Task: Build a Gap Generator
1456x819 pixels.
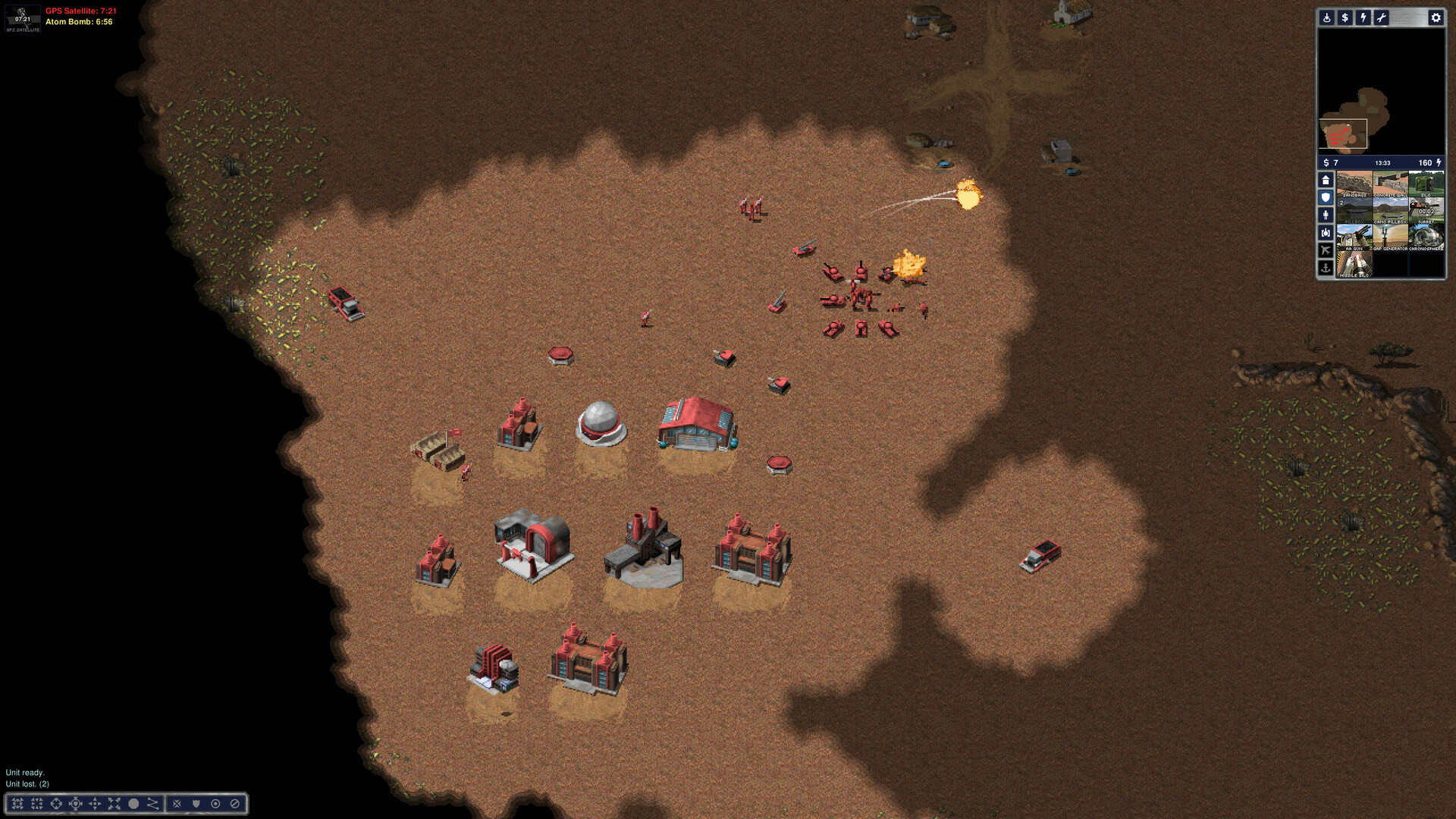Action: (x=1390, y=237)
